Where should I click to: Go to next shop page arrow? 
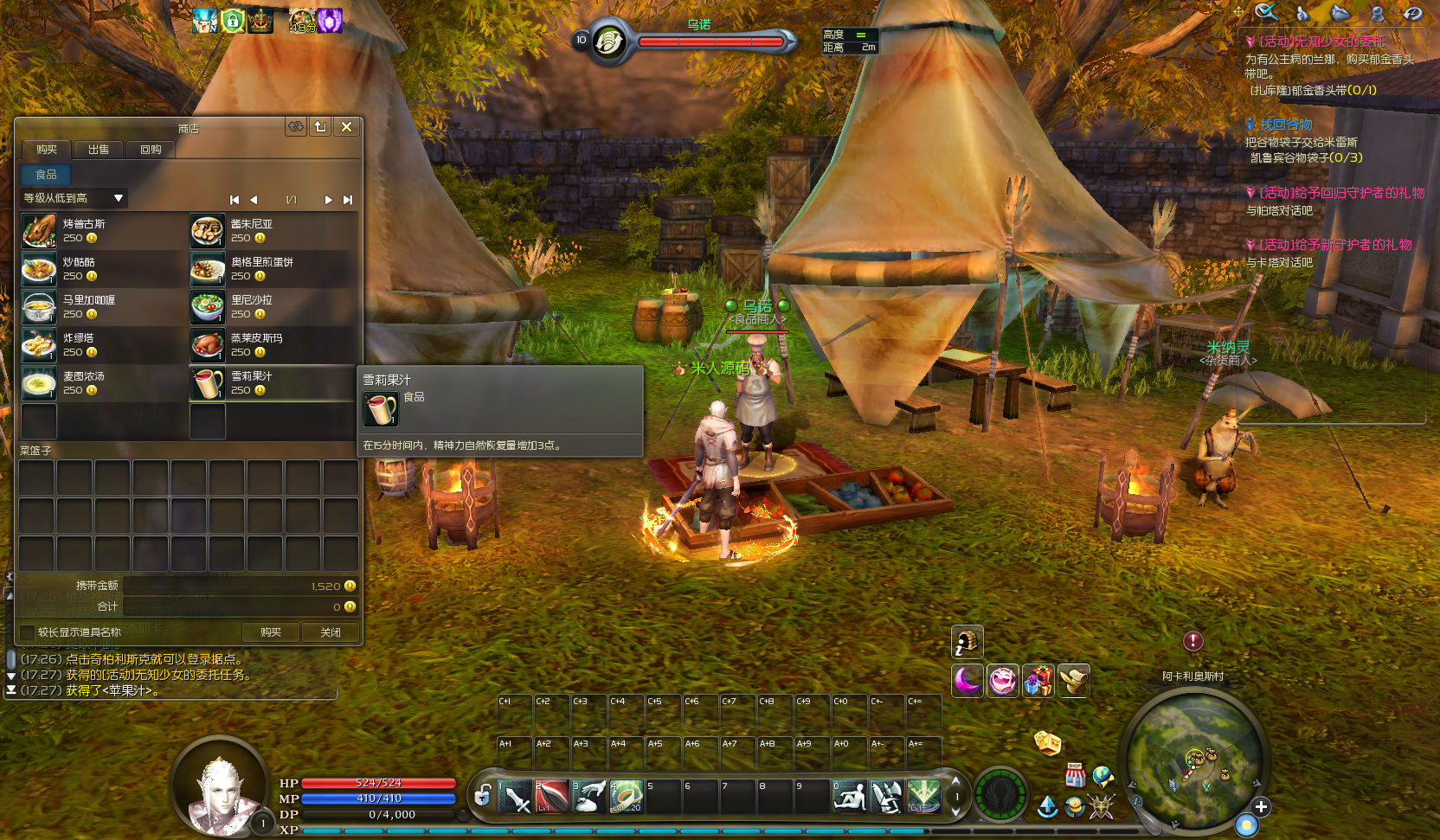click(x=328, y=200)
